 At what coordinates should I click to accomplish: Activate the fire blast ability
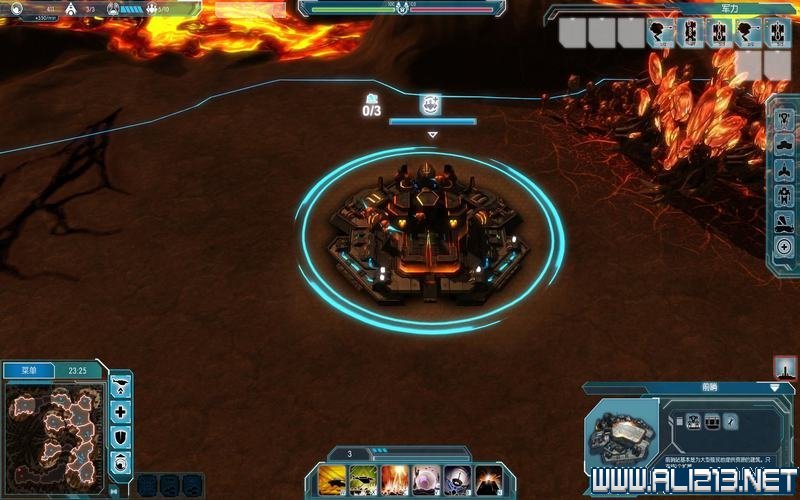coord(395,479)
